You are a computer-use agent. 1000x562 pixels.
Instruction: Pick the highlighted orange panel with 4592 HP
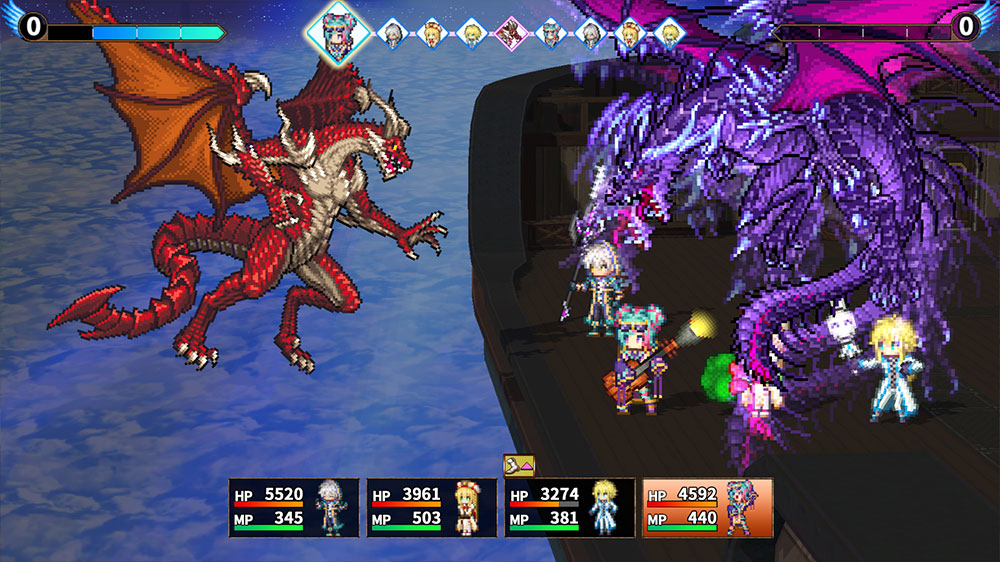click(707, 508)
